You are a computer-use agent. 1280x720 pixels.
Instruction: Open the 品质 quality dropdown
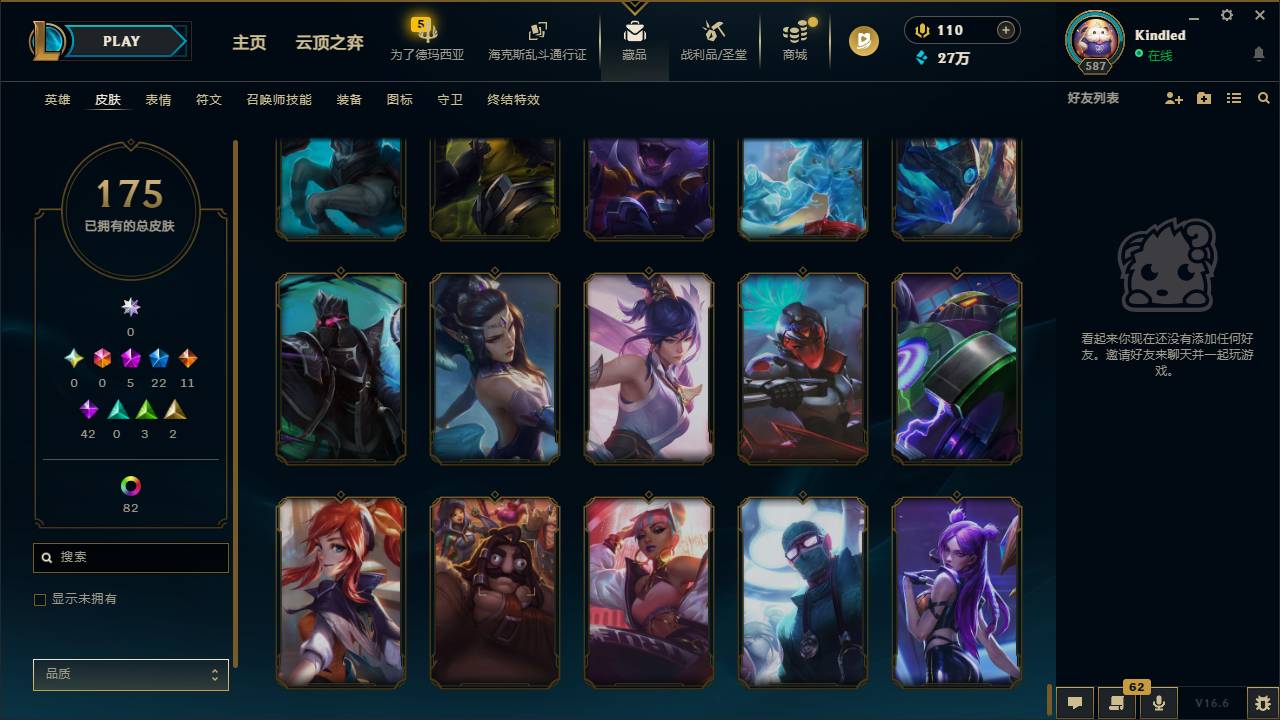pyautogui.click(x=130, y=674)
